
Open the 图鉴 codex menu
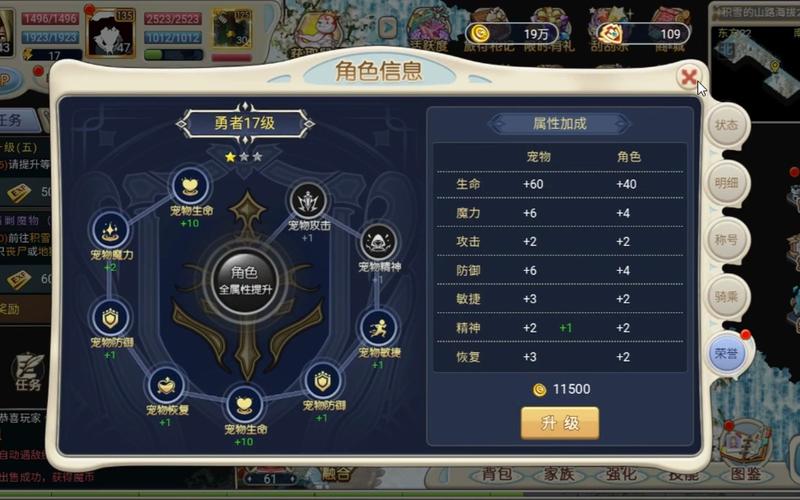coord(746,474)
